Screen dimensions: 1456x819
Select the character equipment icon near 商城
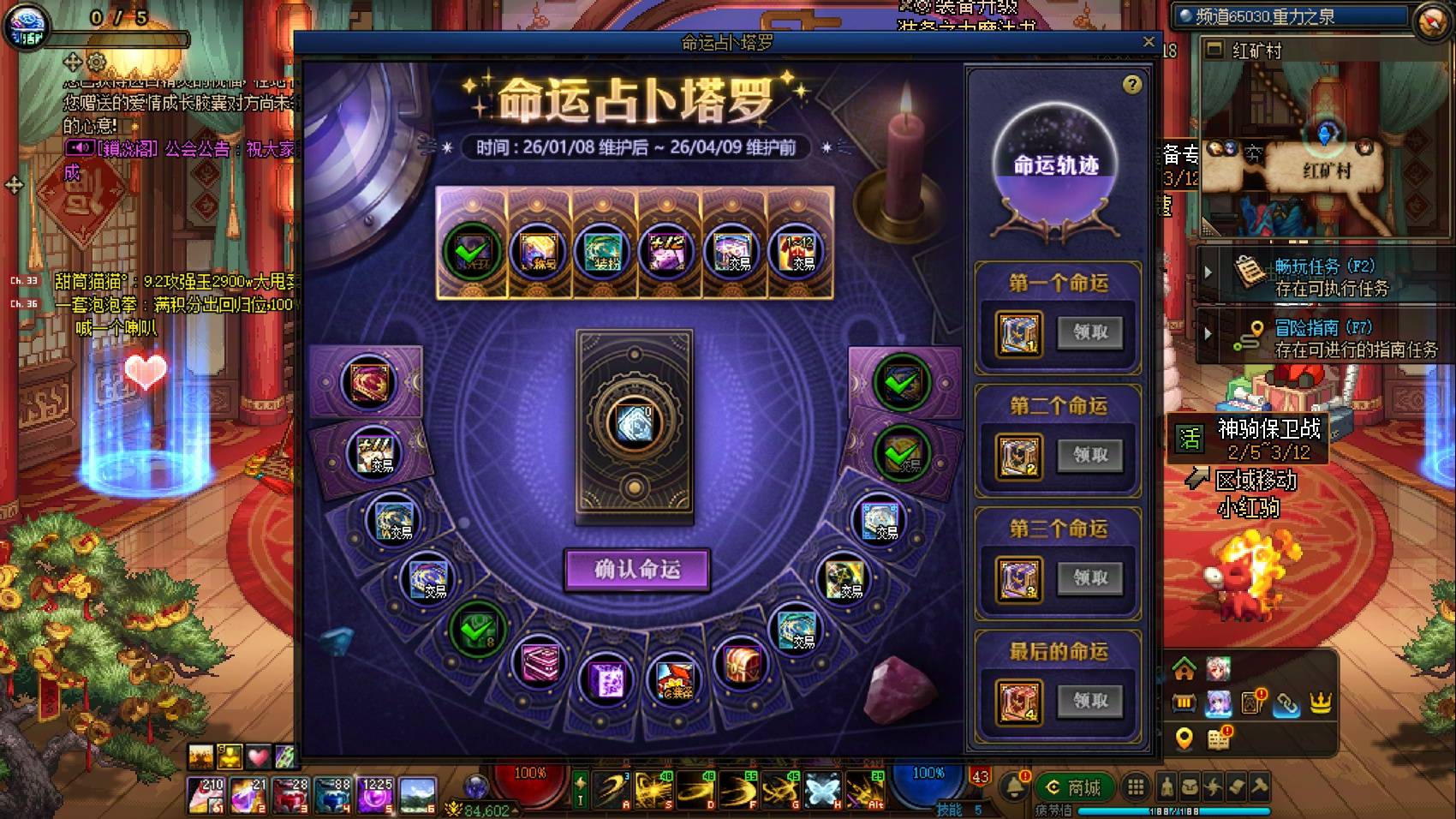click(x=1165, y=788)
